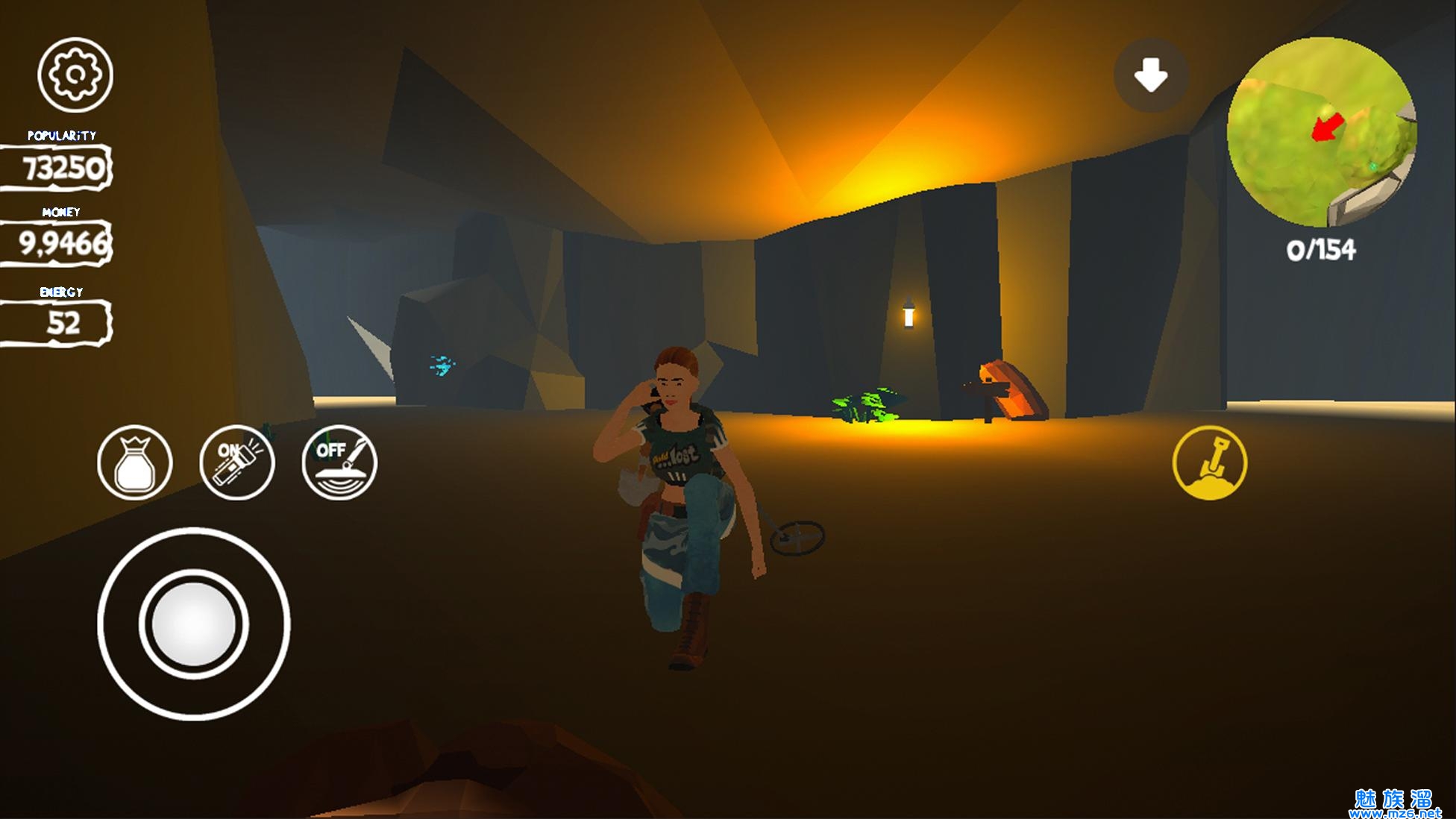Click the white down arrow button
This screenshot has height=819, width=1456.
point(1150,75)
